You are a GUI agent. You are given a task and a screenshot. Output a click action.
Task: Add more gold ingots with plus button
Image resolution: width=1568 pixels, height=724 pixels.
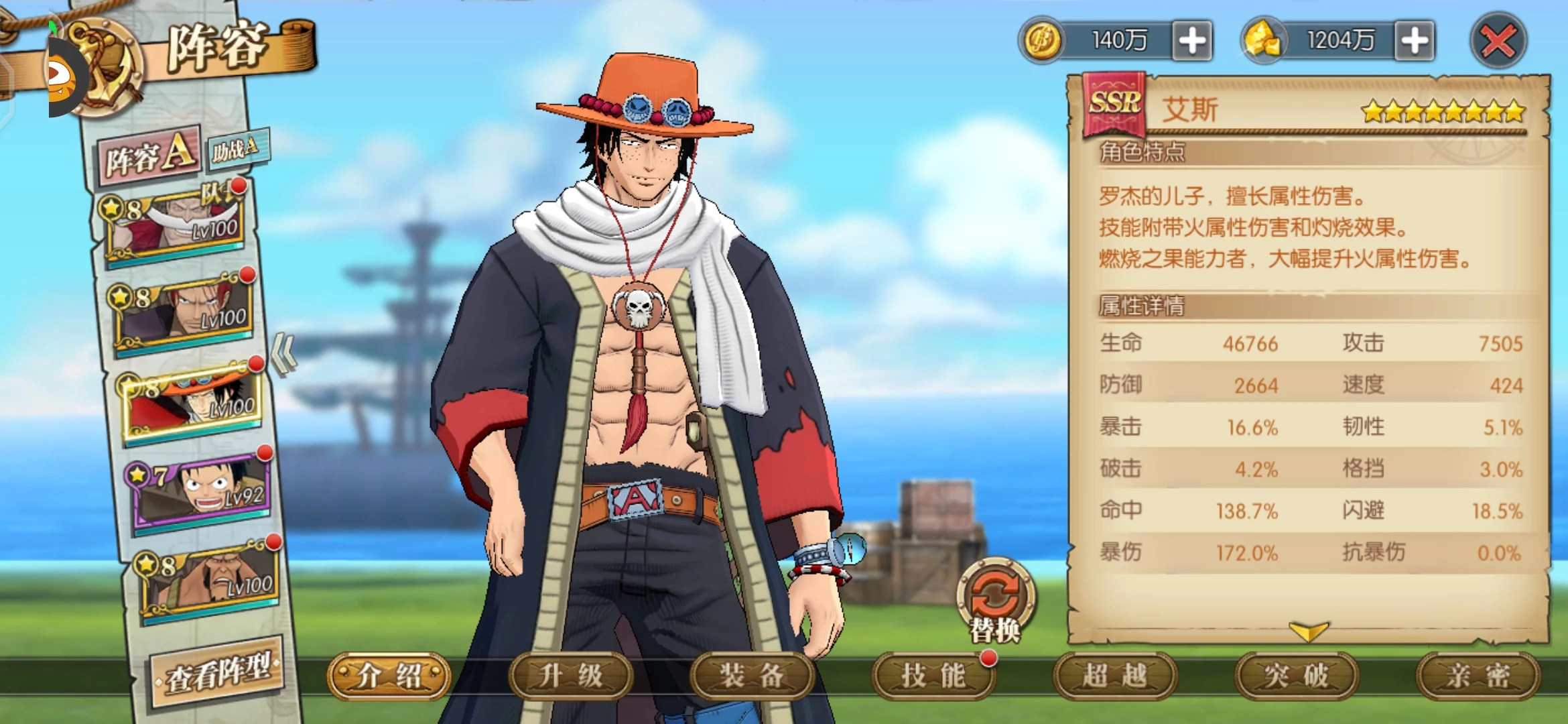click(x=1415, y=41)
